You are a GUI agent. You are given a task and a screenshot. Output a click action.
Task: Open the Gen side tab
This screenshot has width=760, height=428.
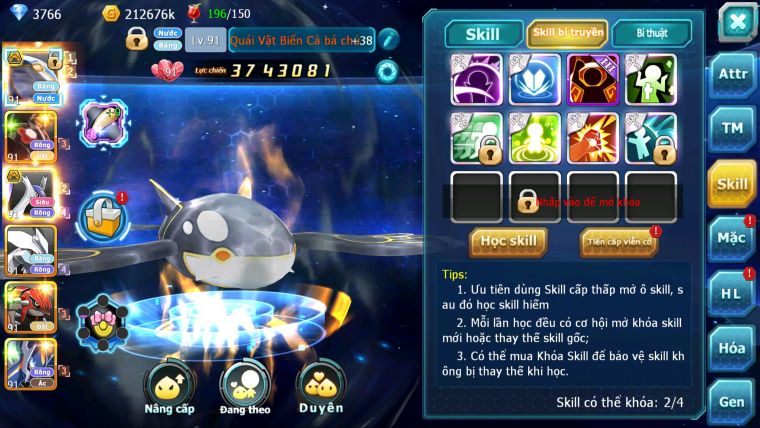[x=733, y=401]
